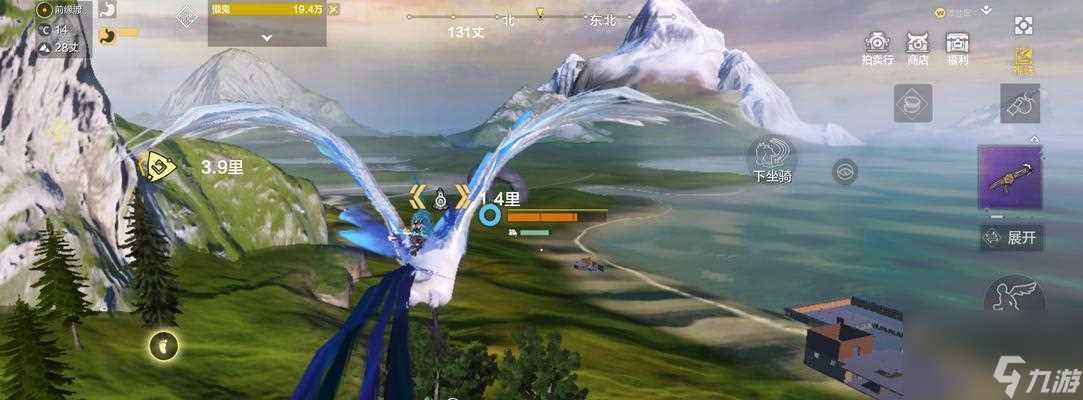Tap the whistle icon button
The image size is (1083, 400).
point(1021,104)
